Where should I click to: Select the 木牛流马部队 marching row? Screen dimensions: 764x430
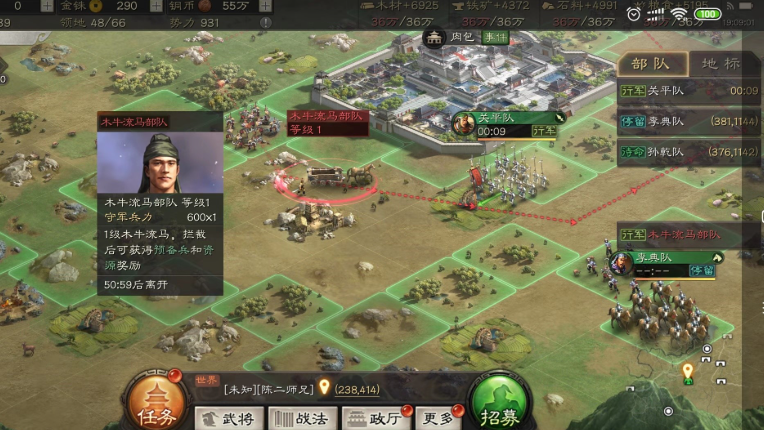point(689,234)
